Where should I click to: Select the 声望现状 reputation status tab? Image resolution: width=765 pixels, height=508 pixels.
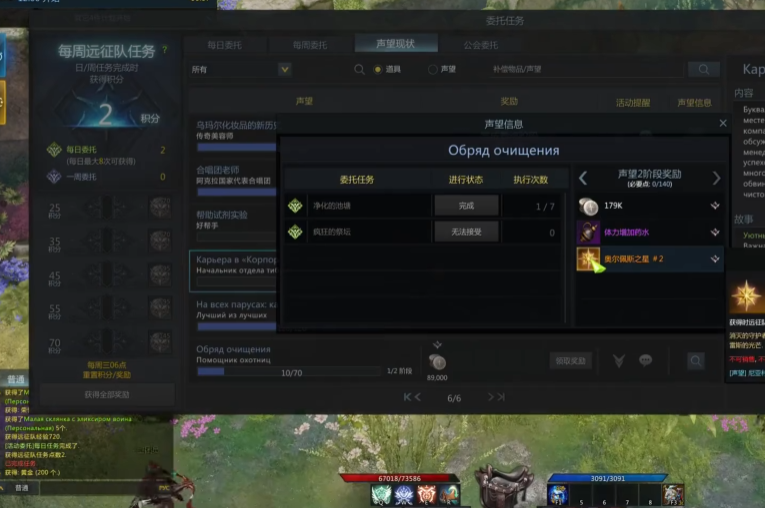point(395,44)
